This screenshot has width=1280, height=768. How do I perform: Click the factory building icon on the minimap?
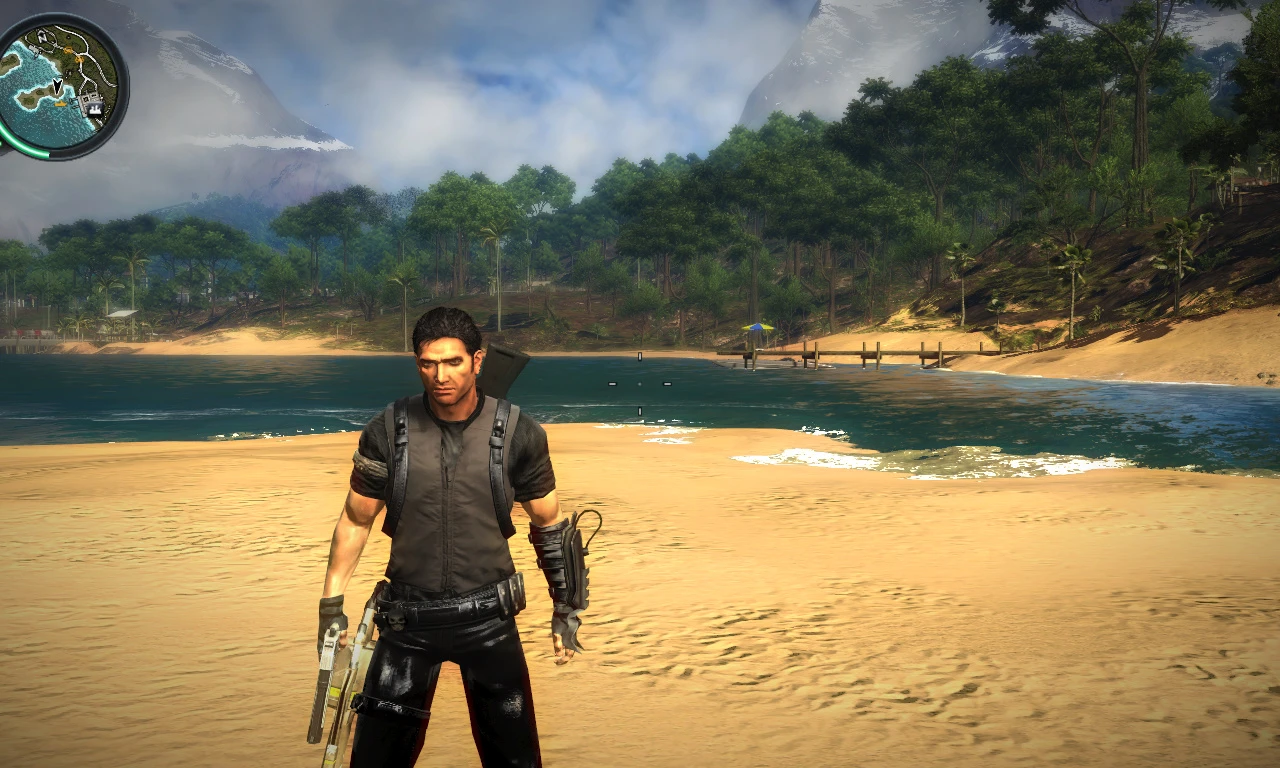tap(95, 106)
